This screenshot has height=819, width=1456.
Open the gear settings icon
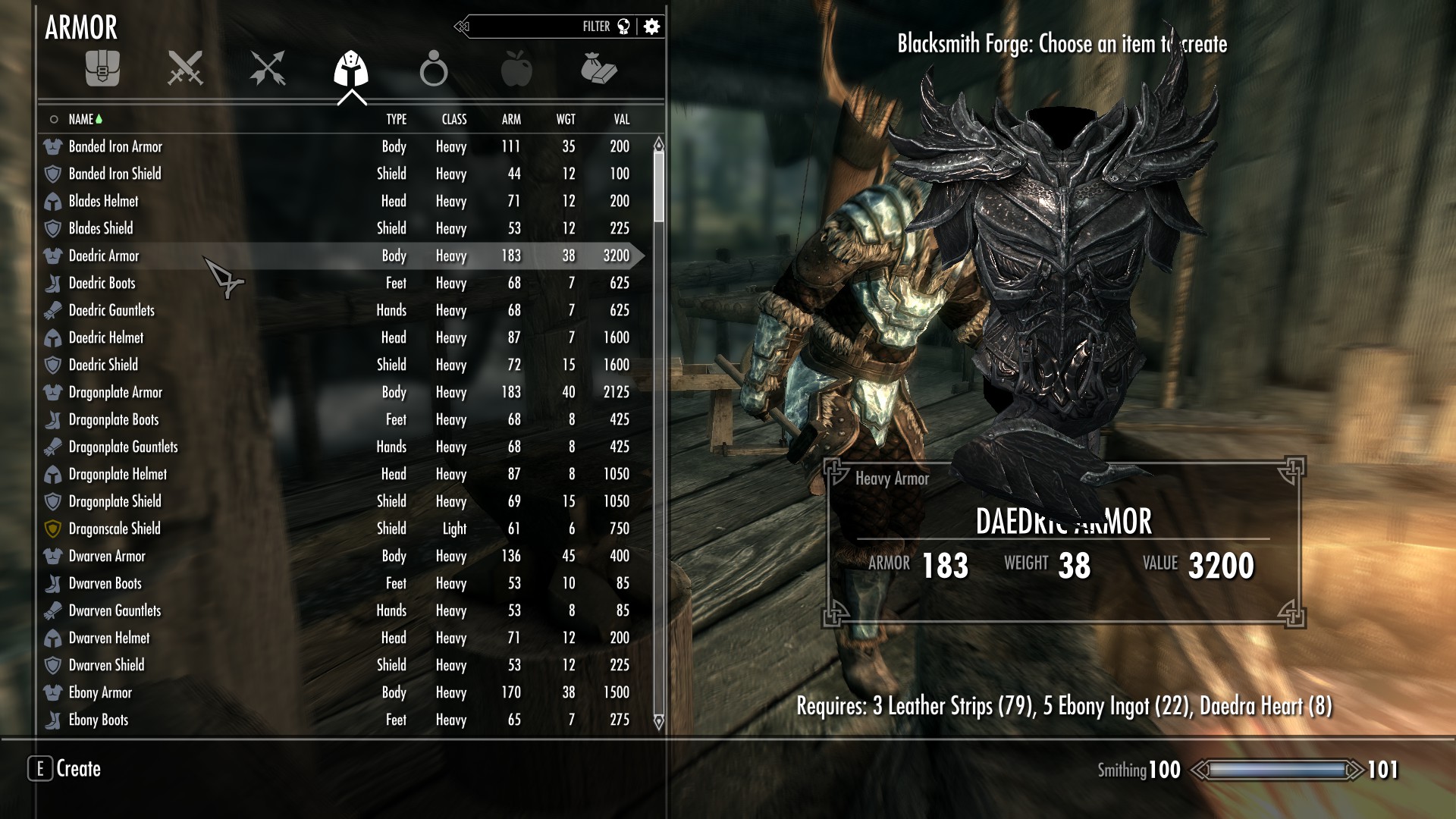pyautogui.click(x=651, y=27)
